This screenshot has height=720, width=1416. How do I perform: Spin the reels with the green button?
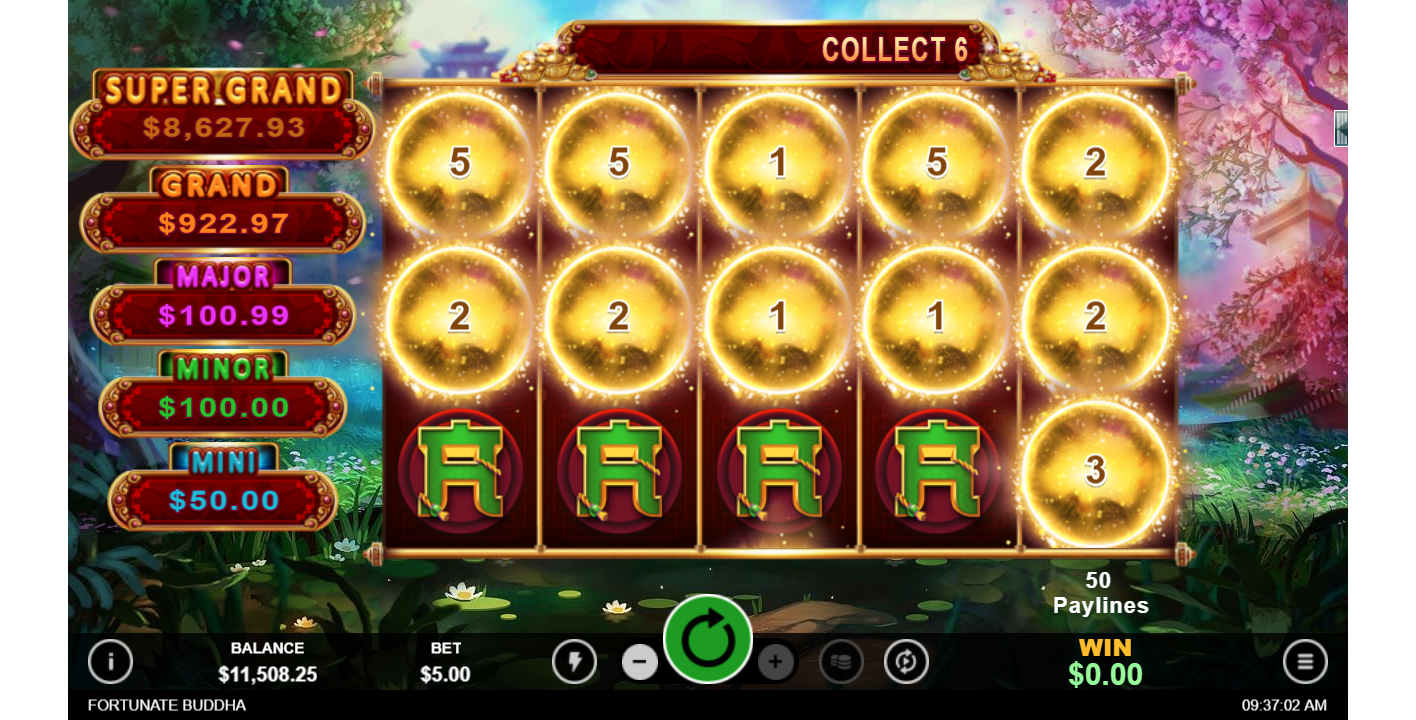pyautogui.click(x=708, y=640)
